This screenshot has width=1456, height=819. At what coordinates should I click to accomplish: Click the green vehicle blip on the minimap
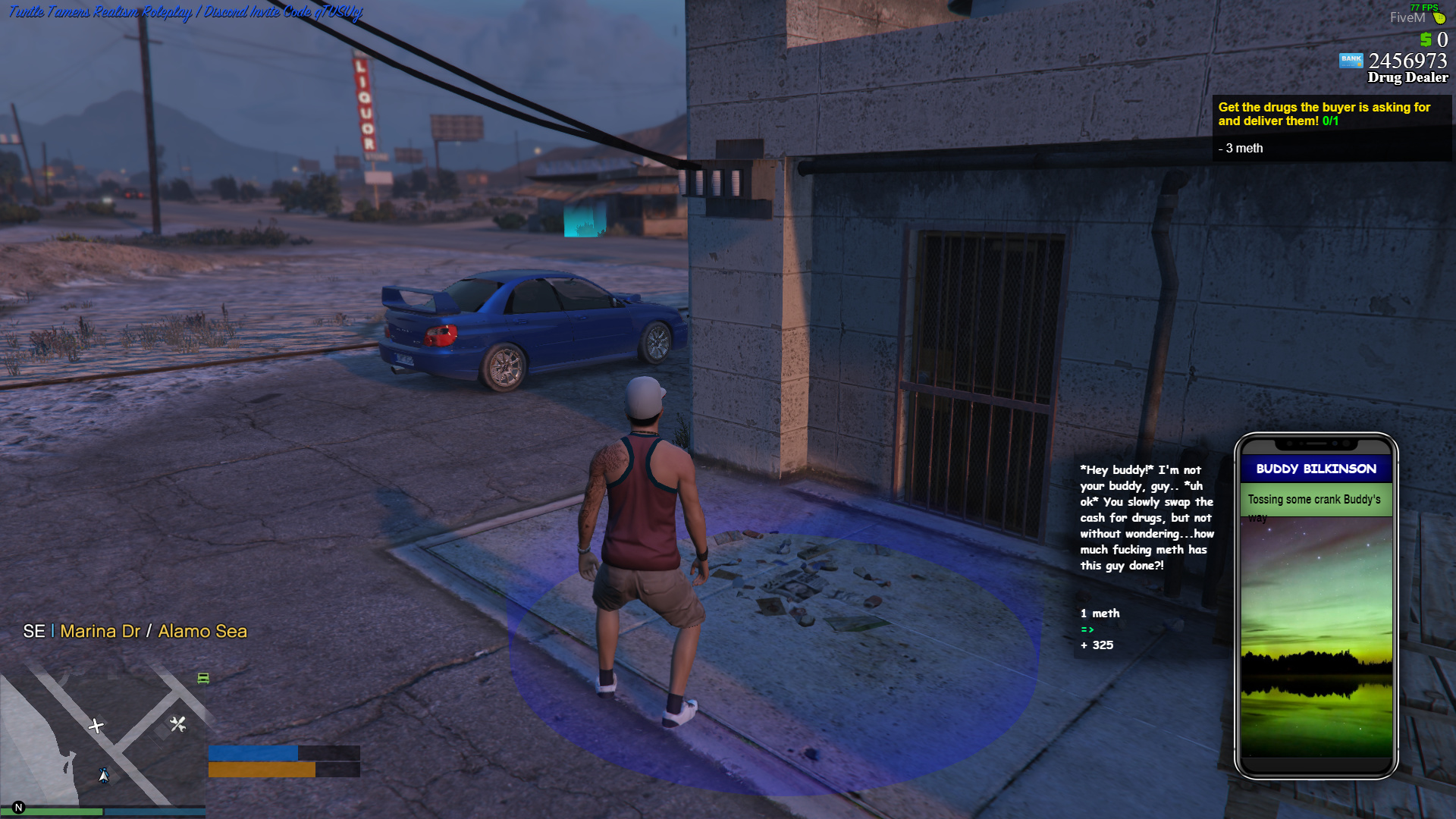[x=203, y=679]
